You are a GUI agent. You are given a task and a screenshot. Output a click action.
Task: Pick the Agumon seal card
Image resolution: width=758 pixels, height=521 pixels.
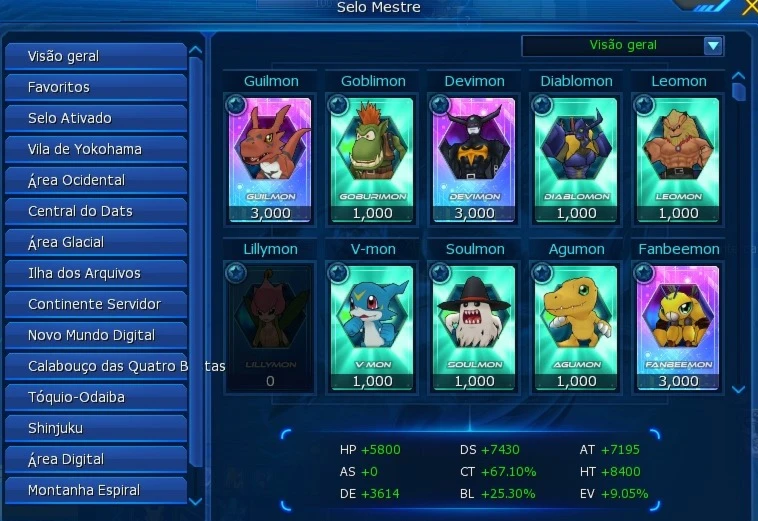coord(577,326)
